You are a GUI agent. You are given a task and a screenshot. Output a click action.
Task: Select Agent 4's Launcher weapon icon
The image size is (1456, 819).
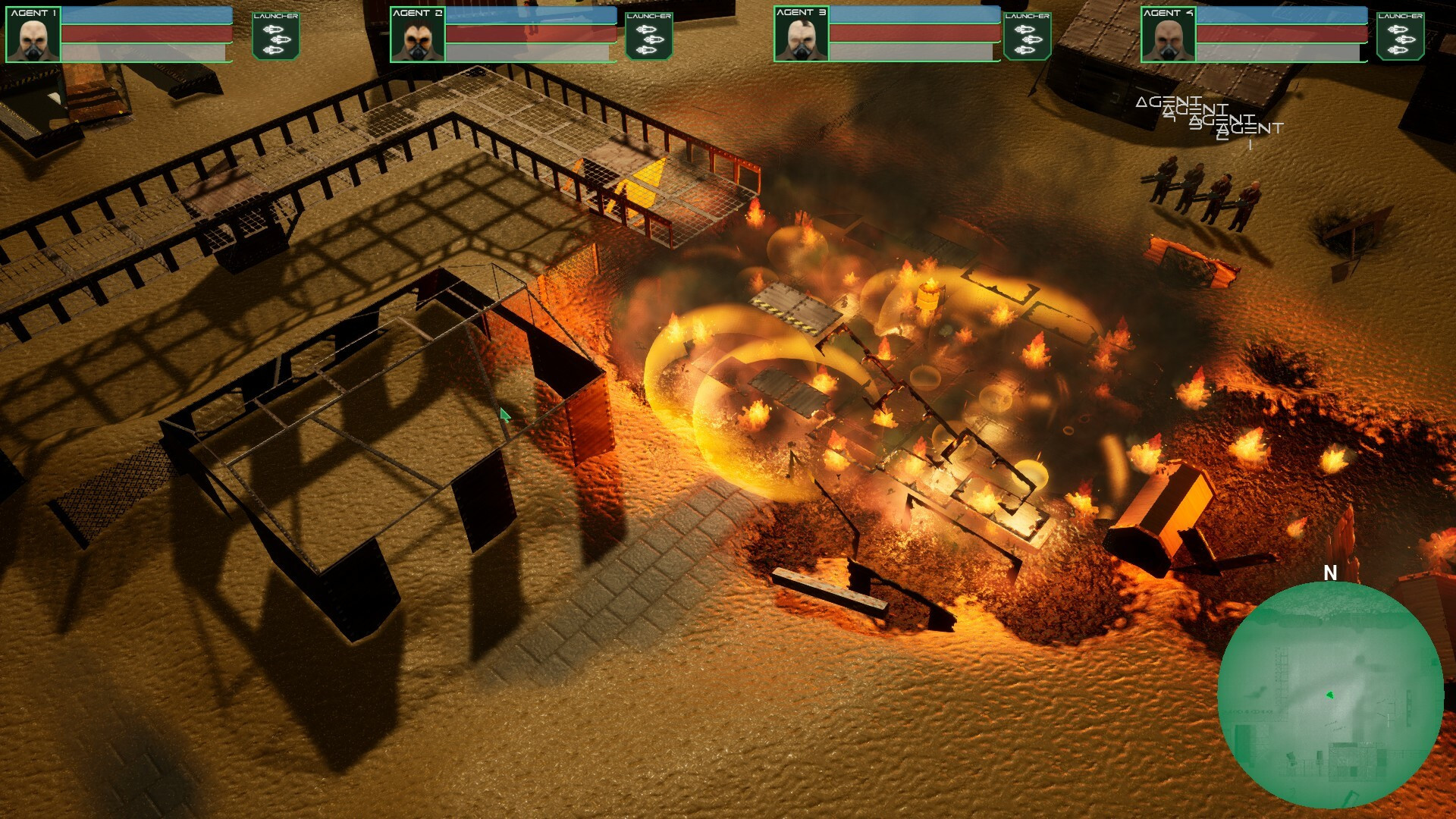click(1400, 36)
